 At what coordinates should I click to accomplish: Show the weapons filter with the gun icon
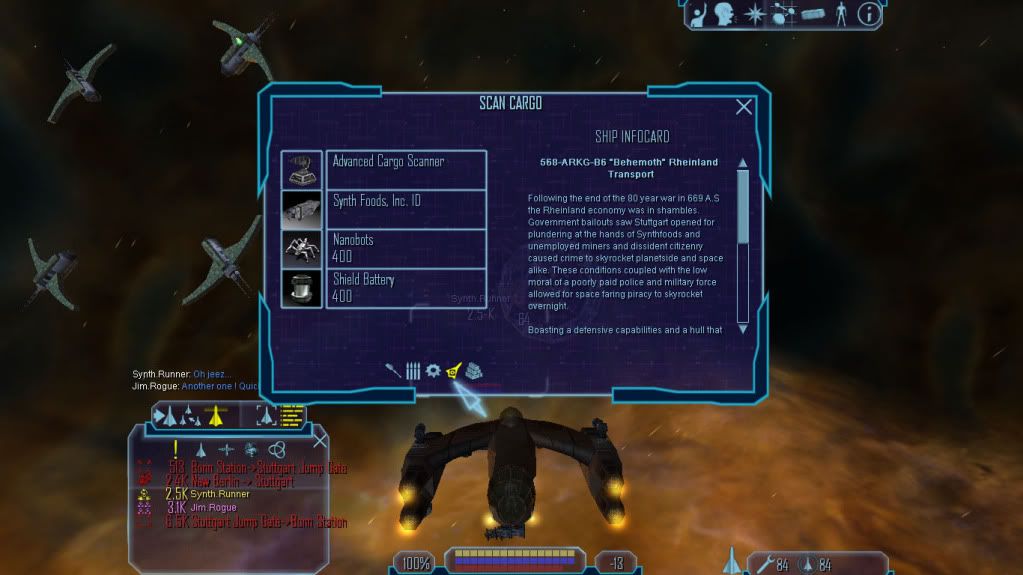click(393, 370)
